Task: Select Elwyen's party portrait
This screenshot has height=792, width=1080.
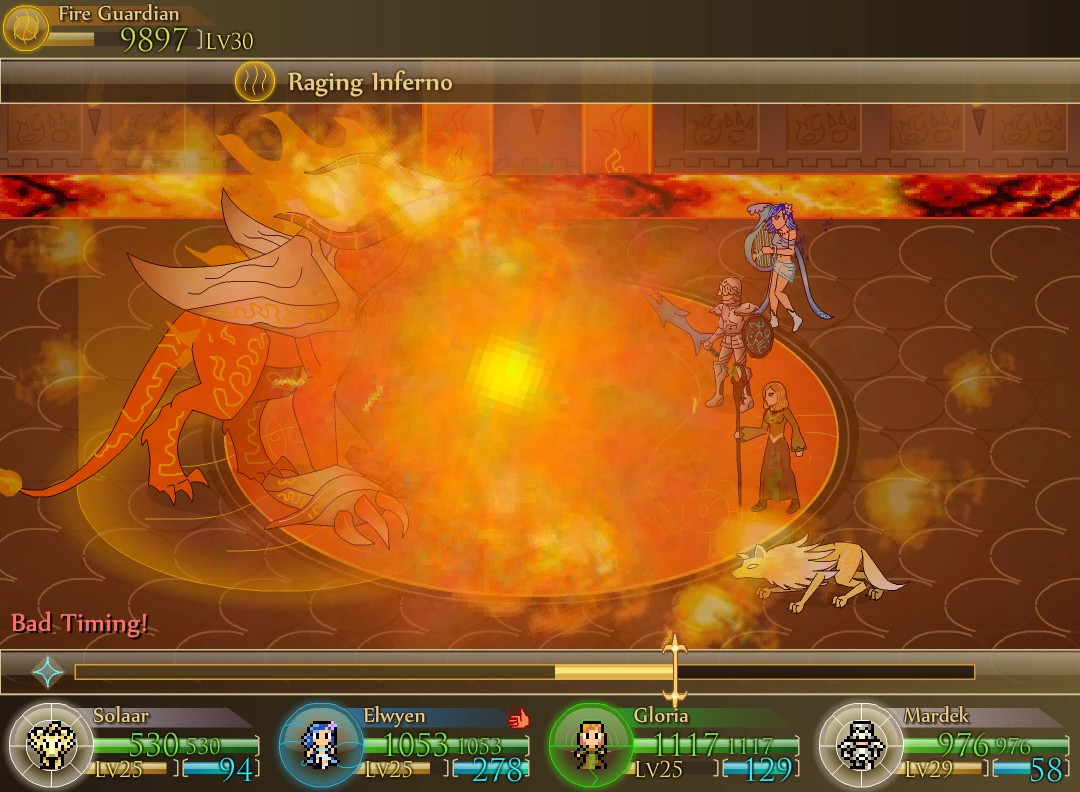Action: (x=319, y=745)
